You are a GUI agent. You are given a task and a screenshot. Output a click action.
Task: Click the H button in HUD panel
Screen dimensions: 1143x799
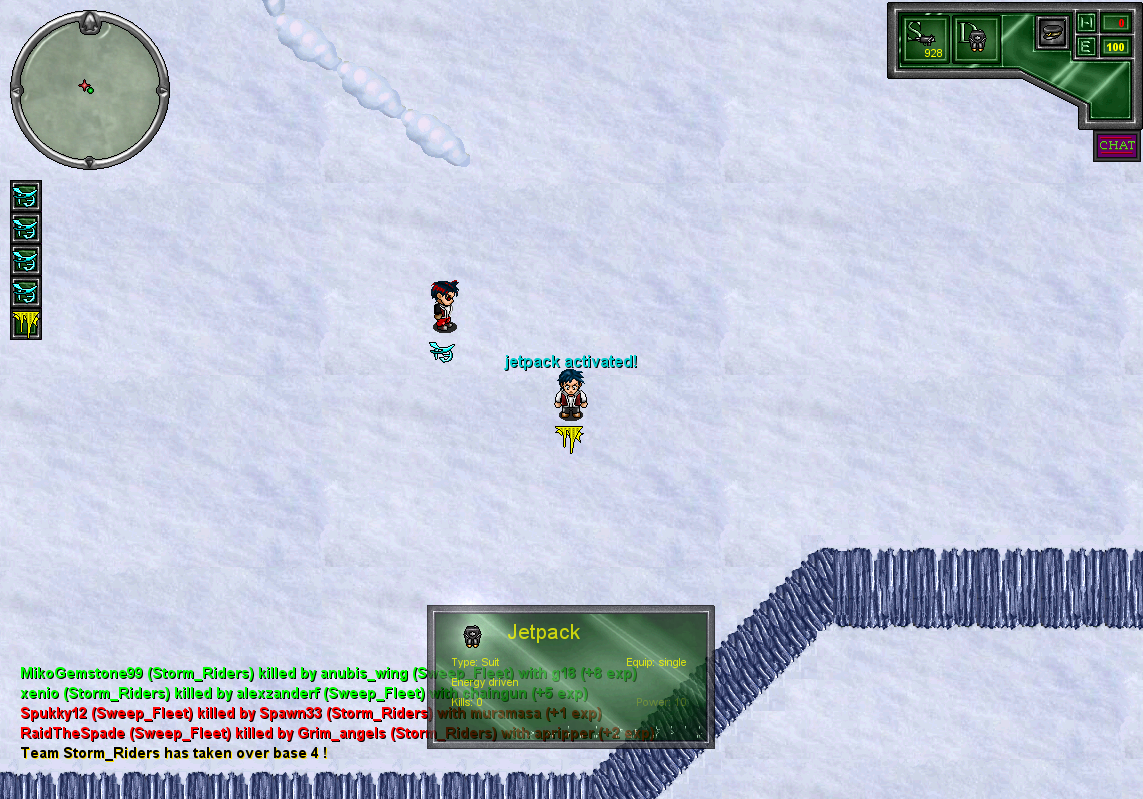[x=1086, y=22]
